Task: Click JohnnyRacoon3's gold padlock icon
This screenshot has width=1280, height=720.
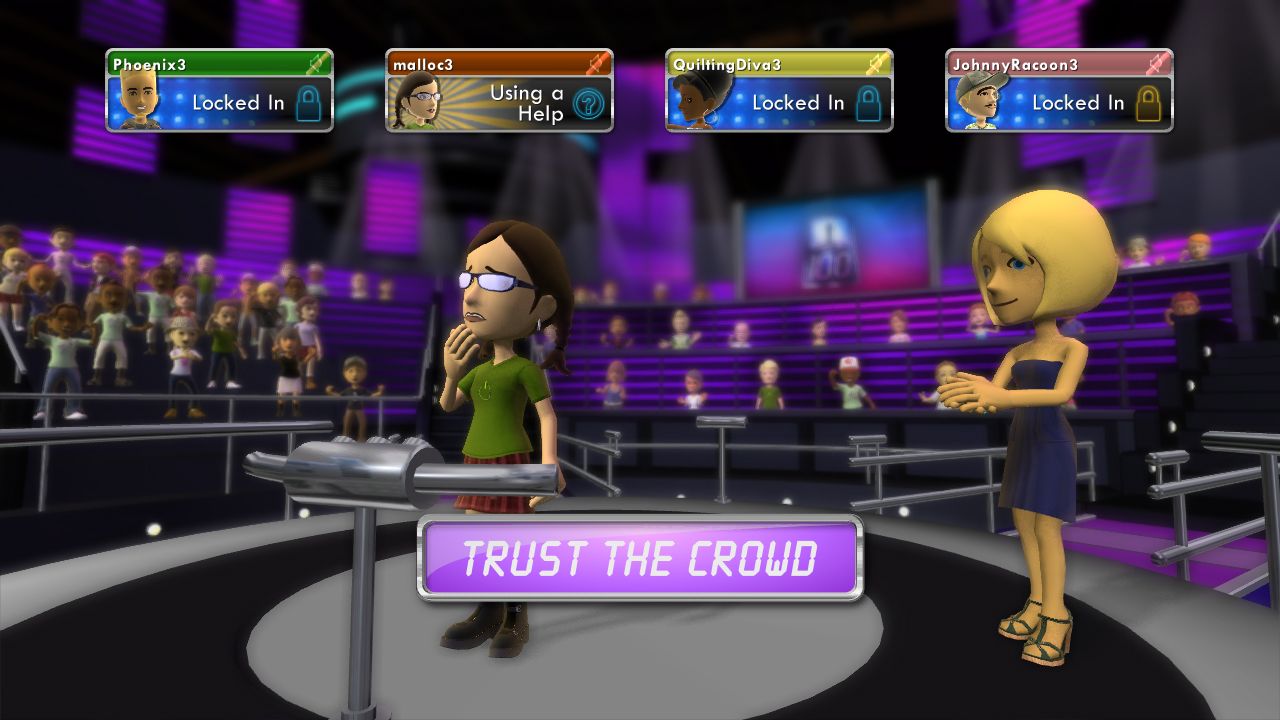Action: click(x=1148, y=103)
